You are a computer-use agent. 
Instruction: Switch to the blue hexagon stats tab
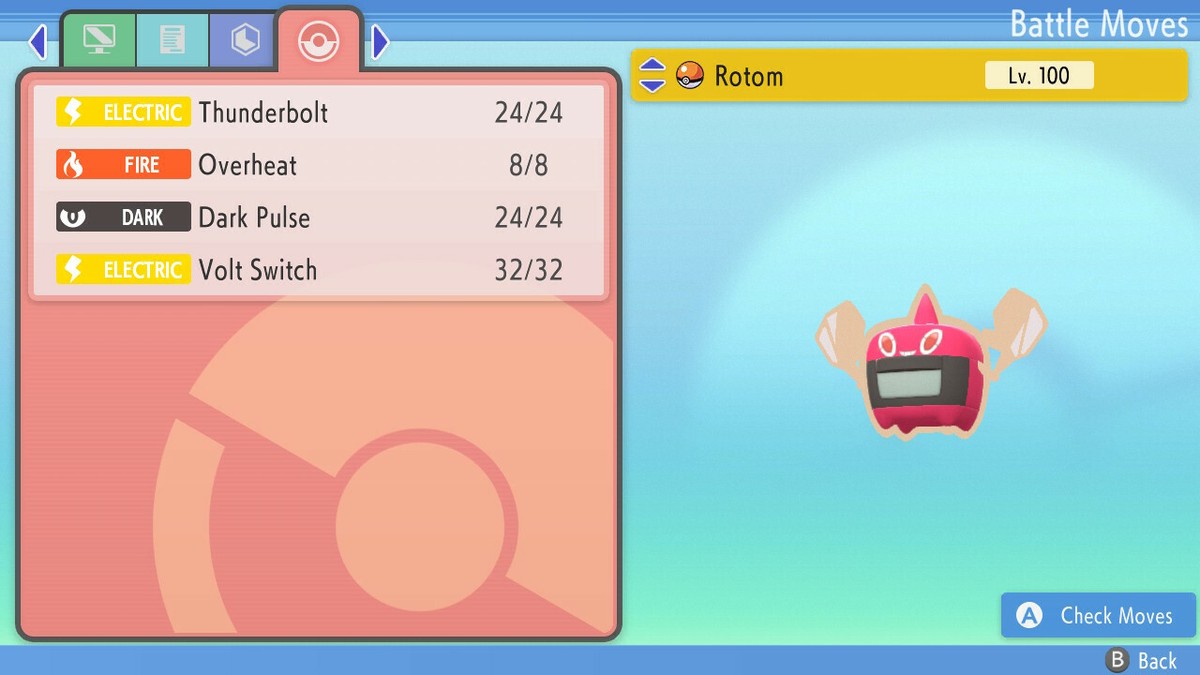click(245, 40)
